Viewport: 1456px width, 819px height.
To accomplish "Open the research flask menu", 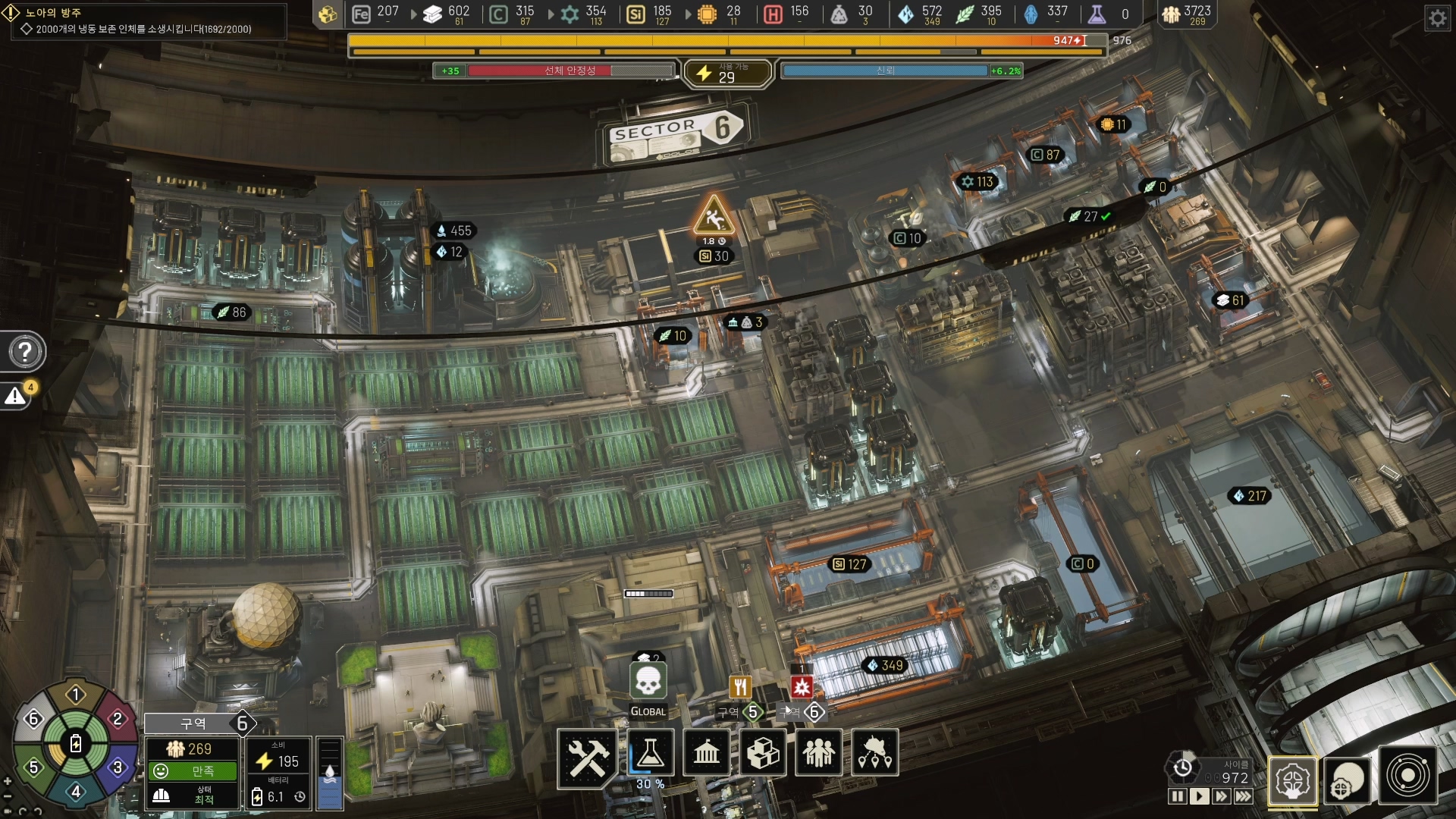I will pos(650,753).
